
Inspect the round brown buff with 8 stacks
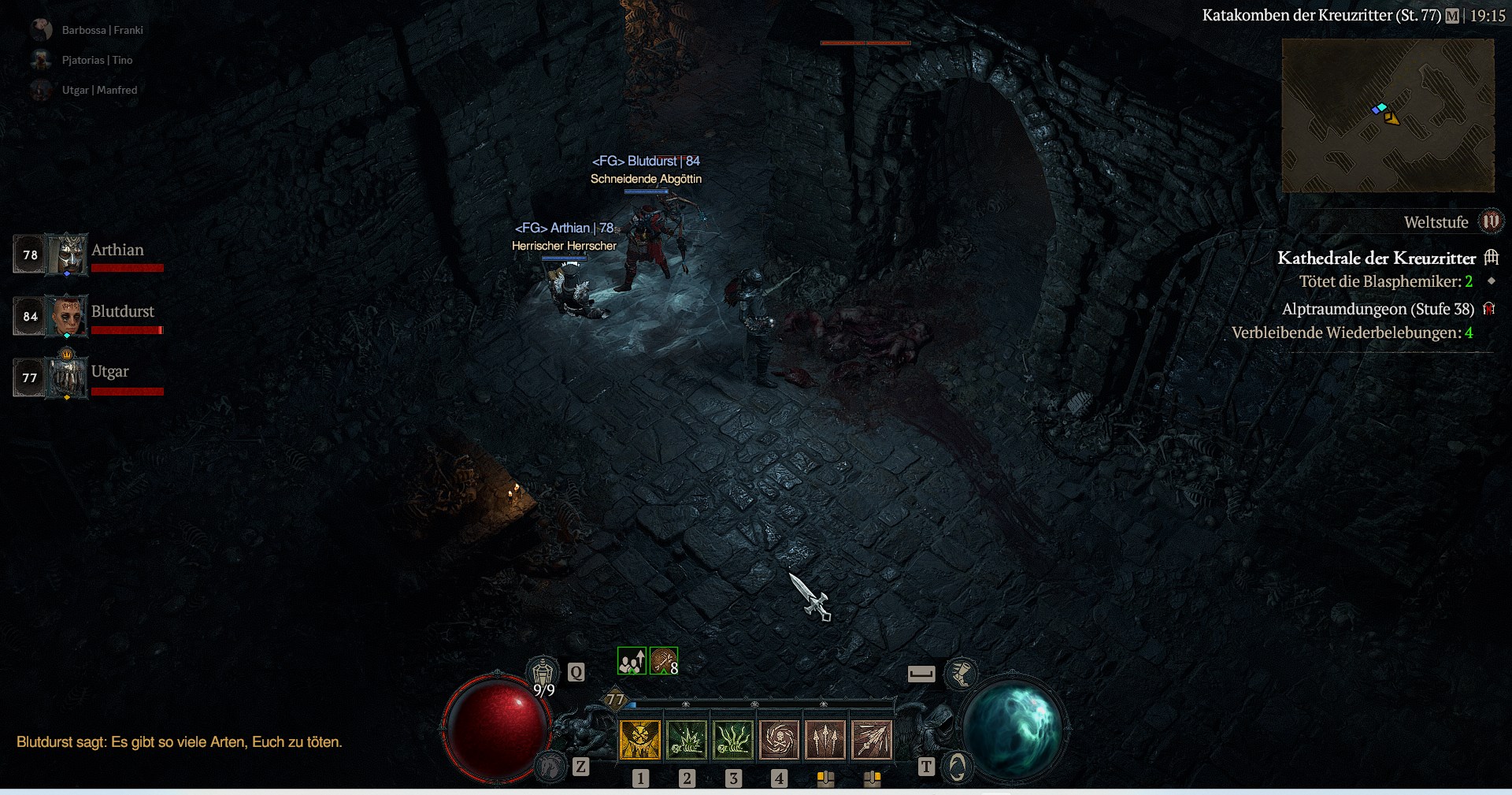[663, 662]
